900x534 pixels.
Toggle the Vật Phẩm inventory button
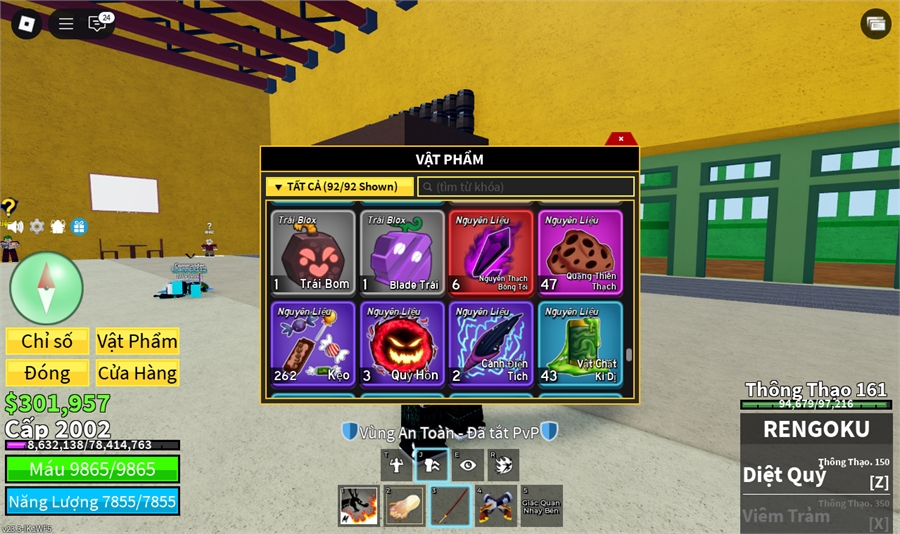[137, 341]
